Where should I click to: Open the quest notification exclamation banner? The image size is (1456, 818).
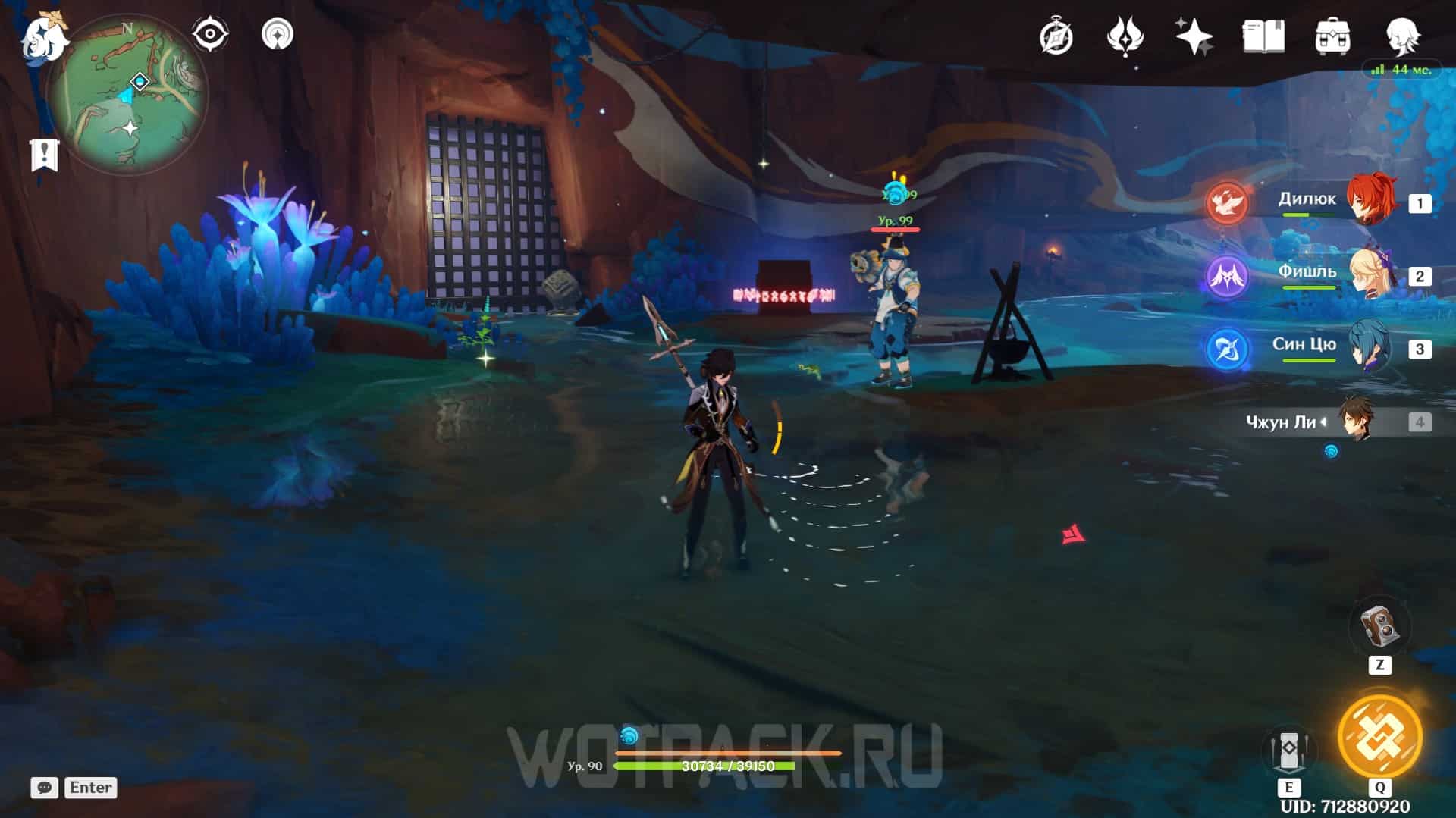pos(45,155)
